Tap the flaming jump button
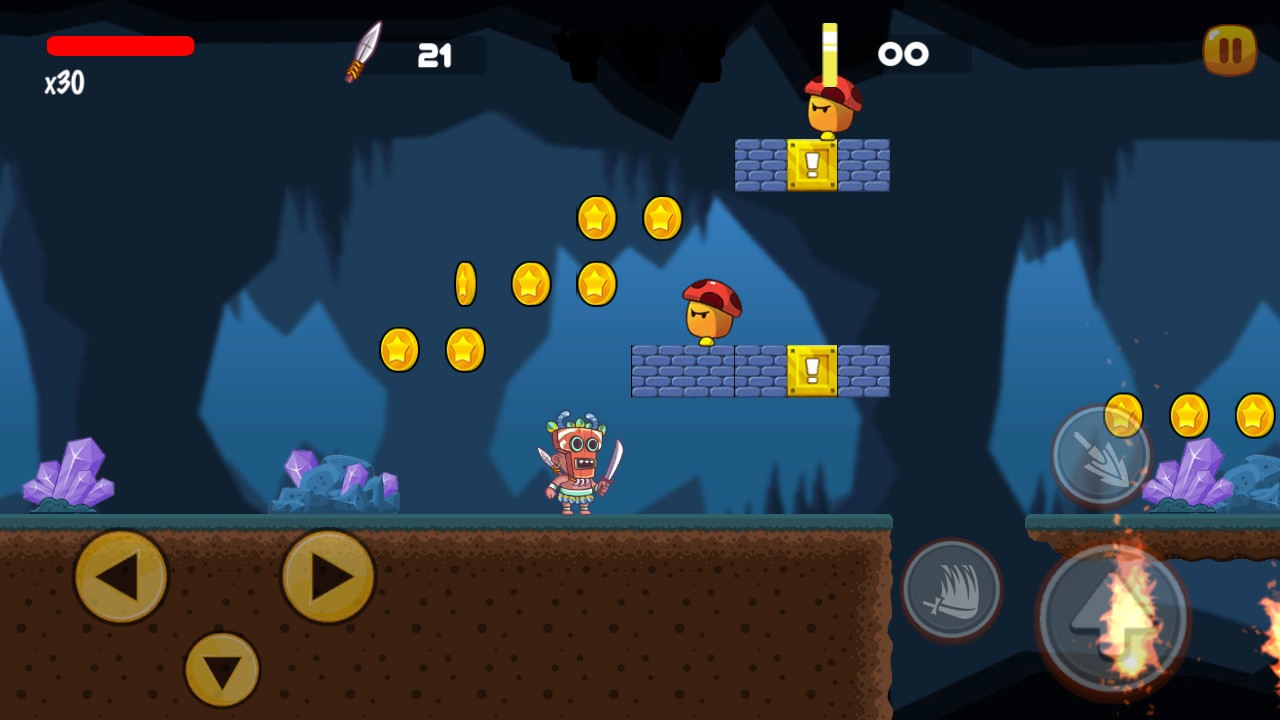The height and width of the screenshot is (720, 1280). pos(1110,618)
